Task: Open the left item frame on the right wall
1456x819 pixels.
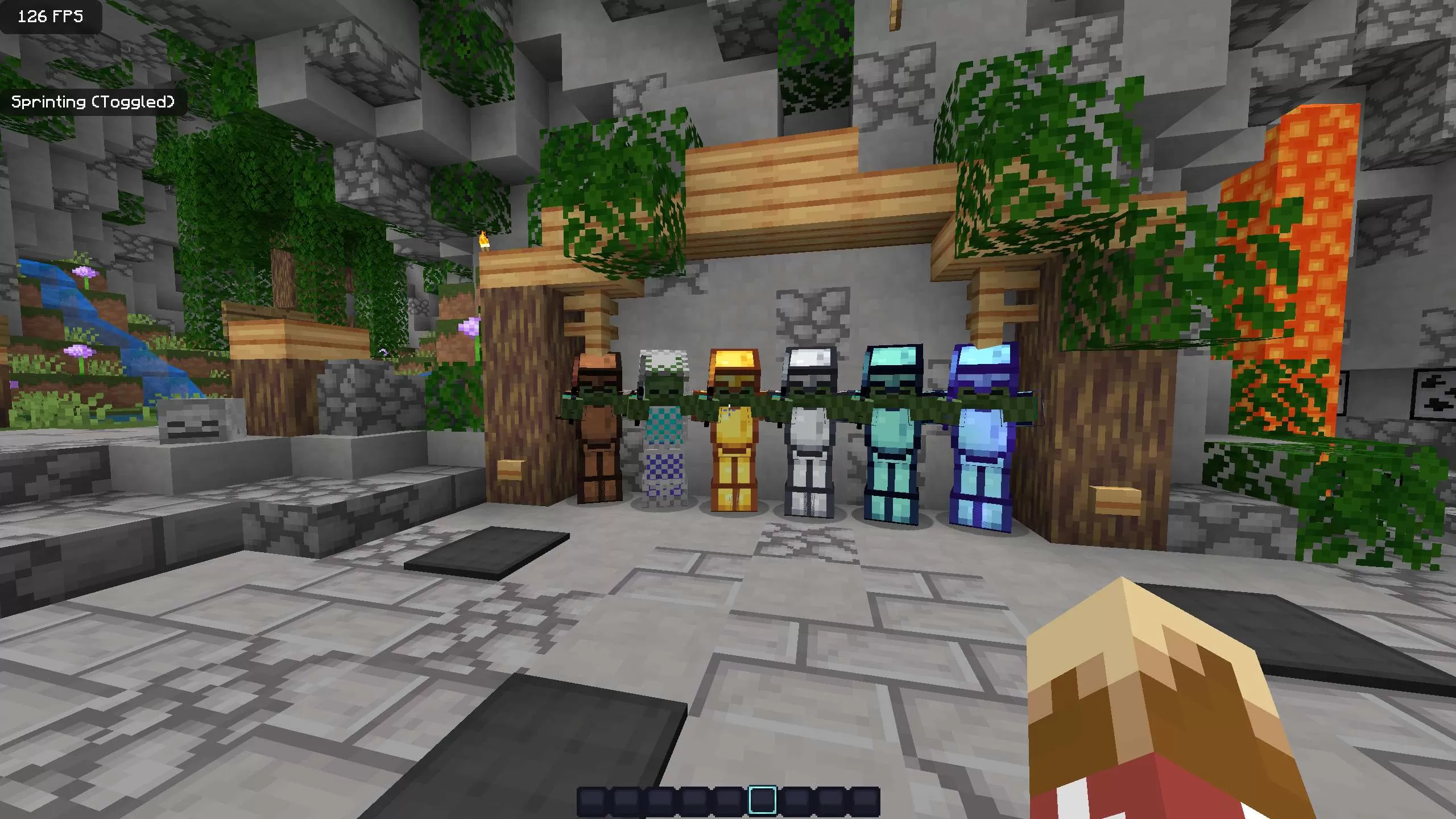Action: point(1379,392)
